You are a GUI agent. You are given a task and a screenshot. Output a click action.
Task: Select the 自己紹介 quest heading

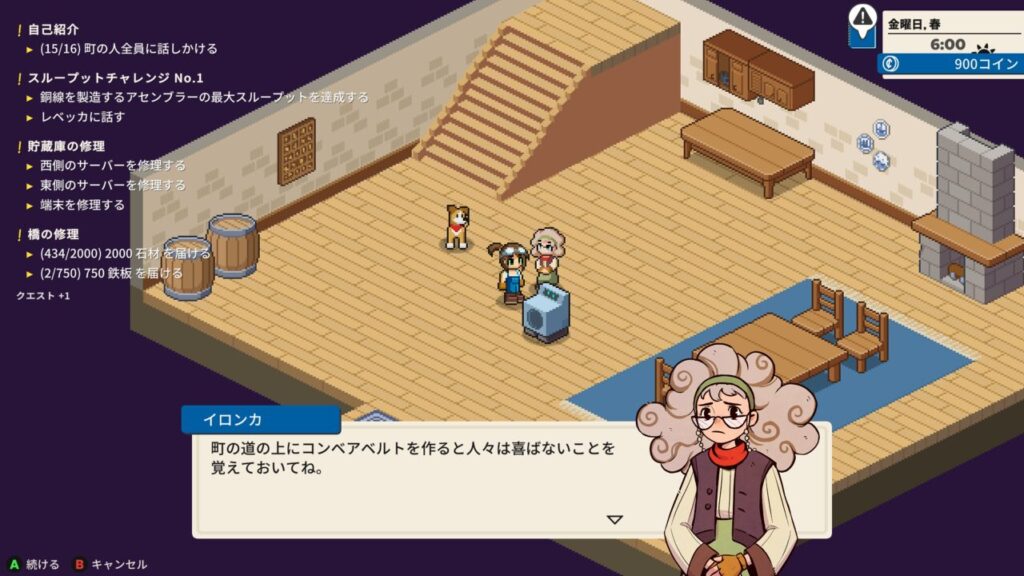coord(53,30)
